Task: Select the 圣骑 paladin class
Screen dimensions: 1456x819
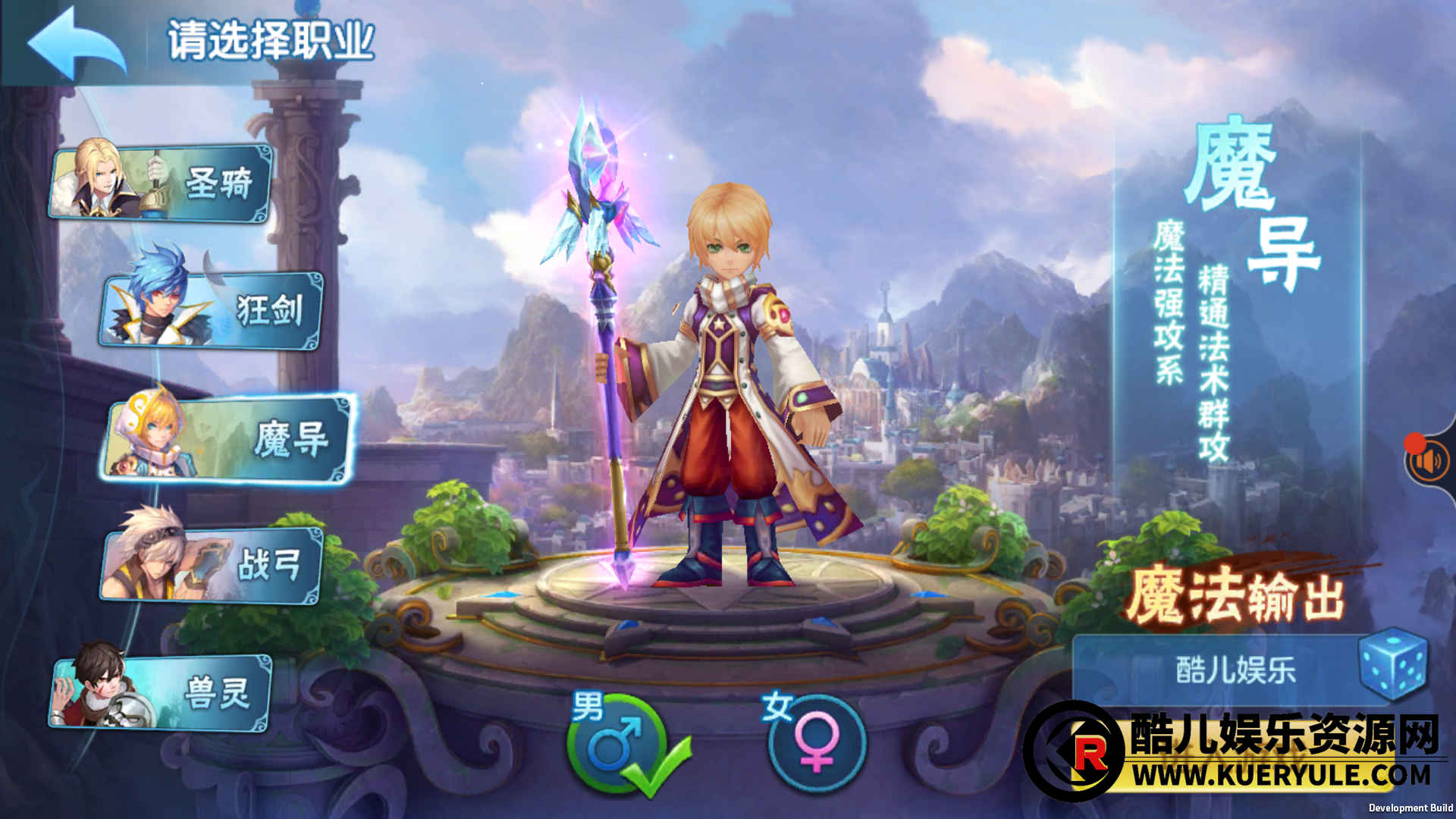Action: 162,184
